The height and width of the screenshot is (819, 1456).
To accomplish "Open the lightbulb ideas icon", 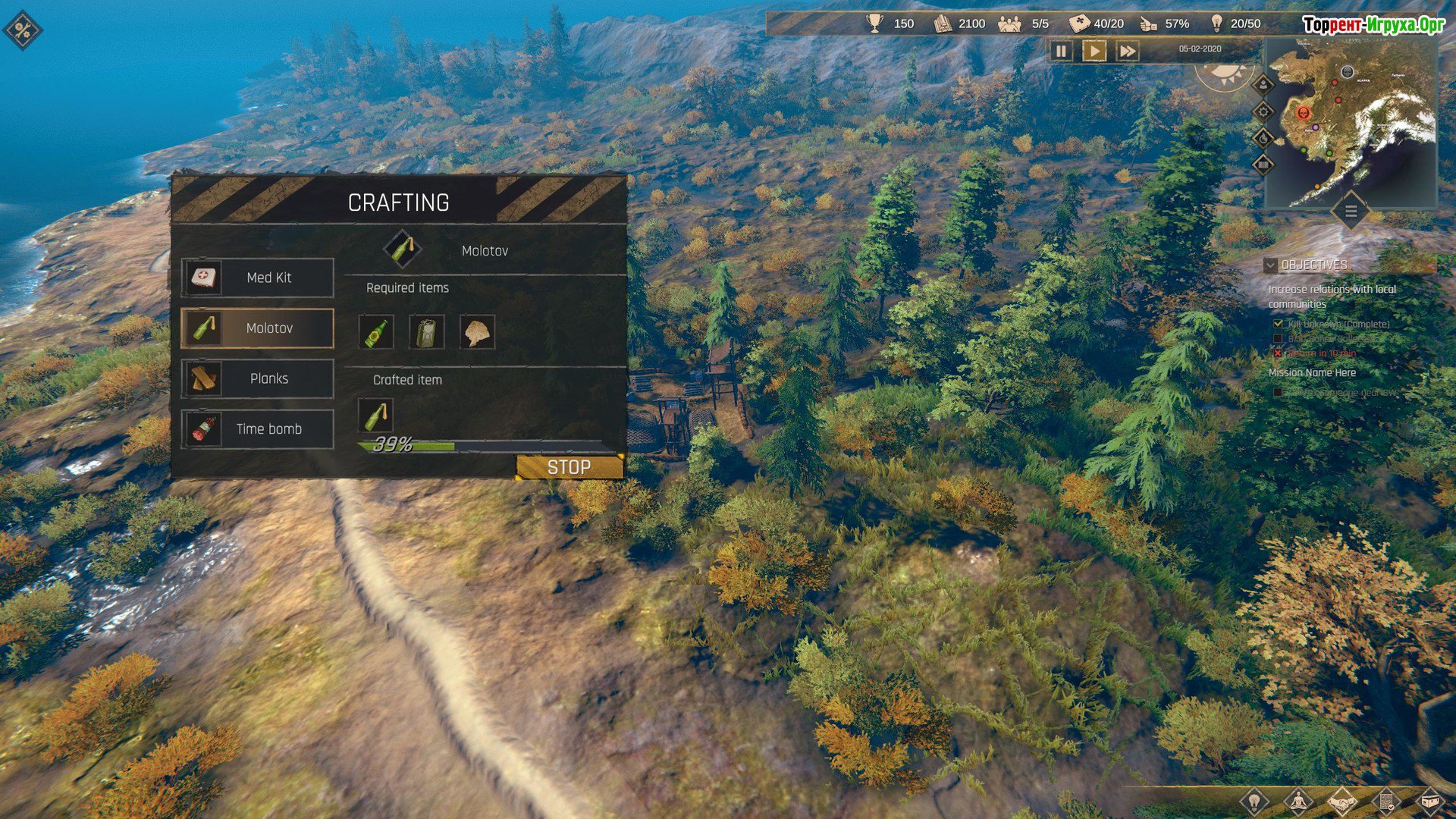I will pos(1254,801).
